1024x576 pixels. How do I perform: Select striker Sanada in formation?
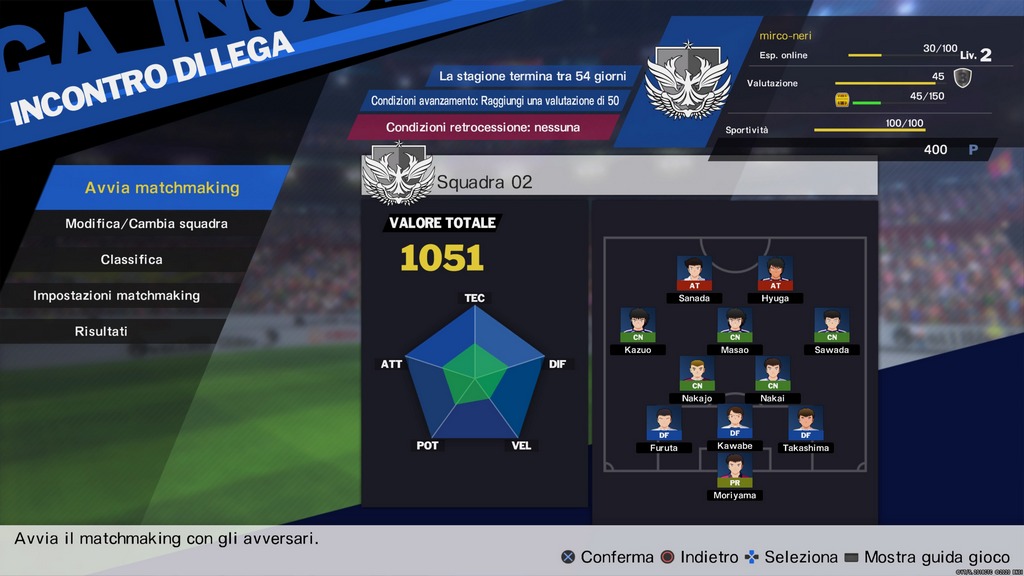click(694, 273)
